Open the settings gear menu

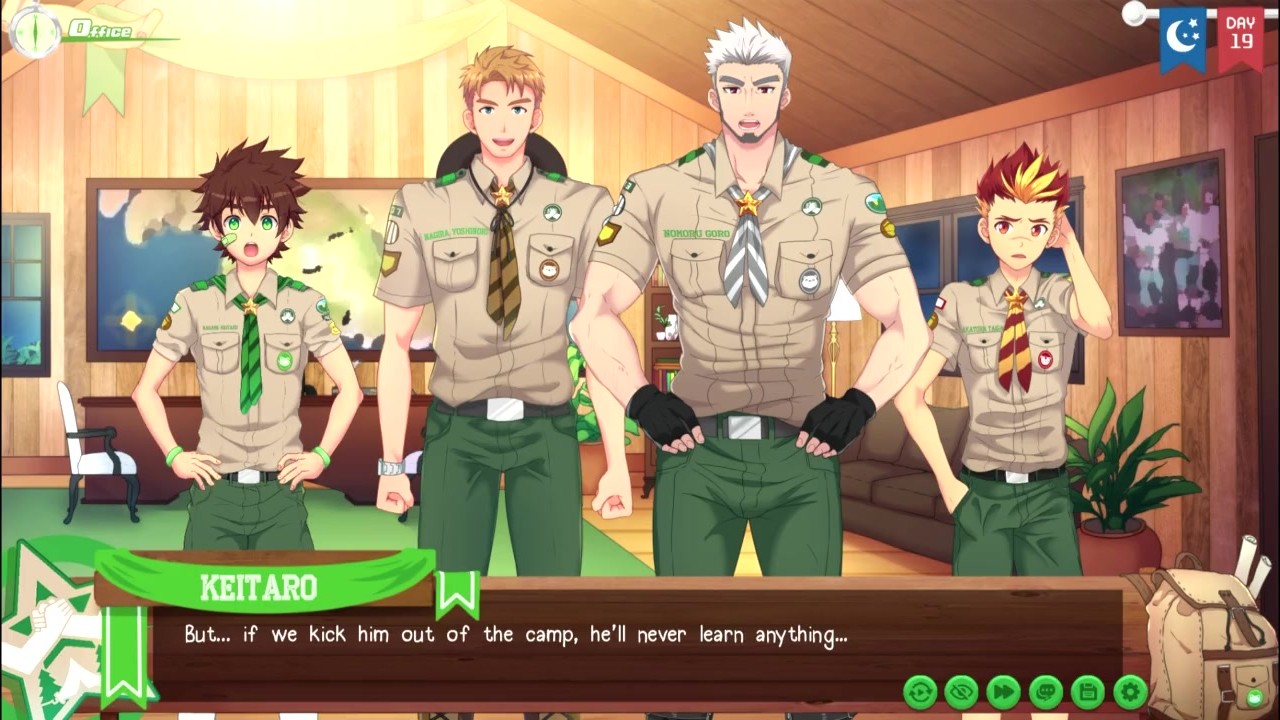tap(1130, 691)
